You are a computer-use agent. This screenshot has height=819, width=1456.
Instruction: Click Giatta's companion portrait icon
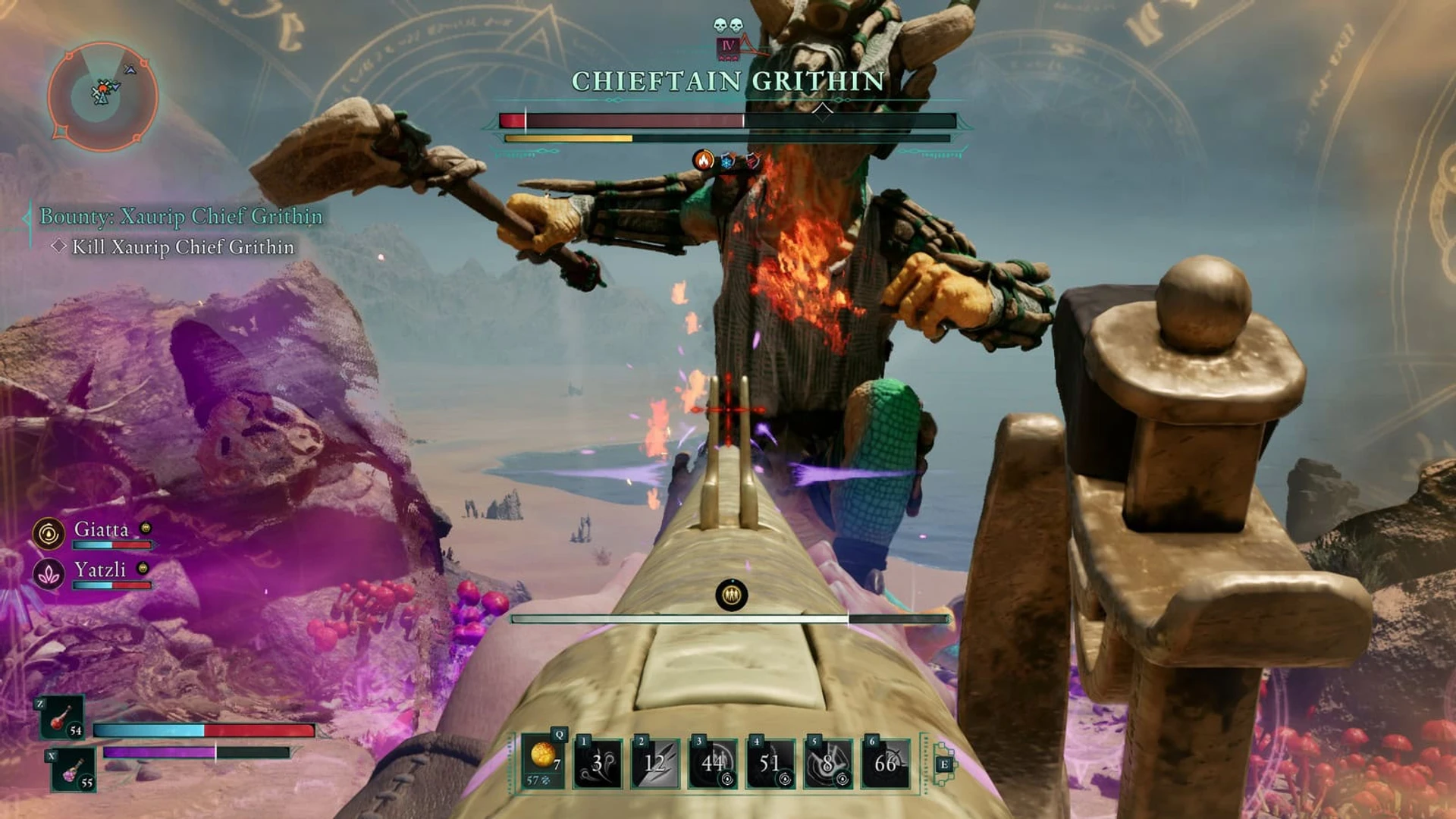pos(49,534)
